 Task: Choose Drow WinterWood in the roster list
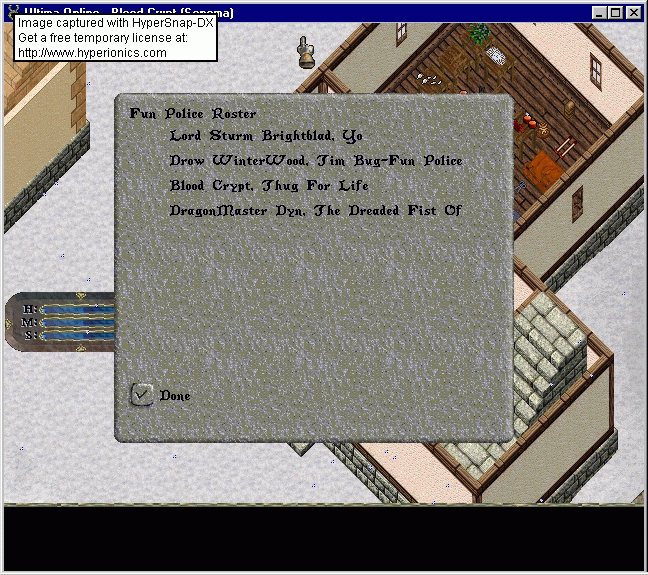(316, 161)
